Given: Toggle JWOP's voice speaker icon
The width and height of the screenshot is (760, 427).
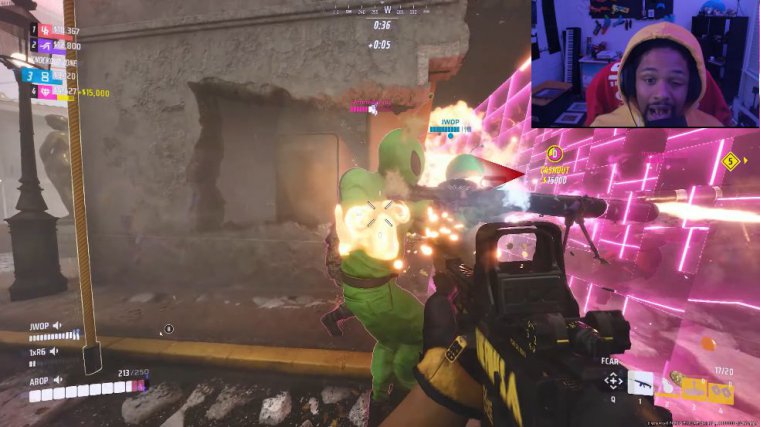Looking at the screenshot, I should 57,326.
